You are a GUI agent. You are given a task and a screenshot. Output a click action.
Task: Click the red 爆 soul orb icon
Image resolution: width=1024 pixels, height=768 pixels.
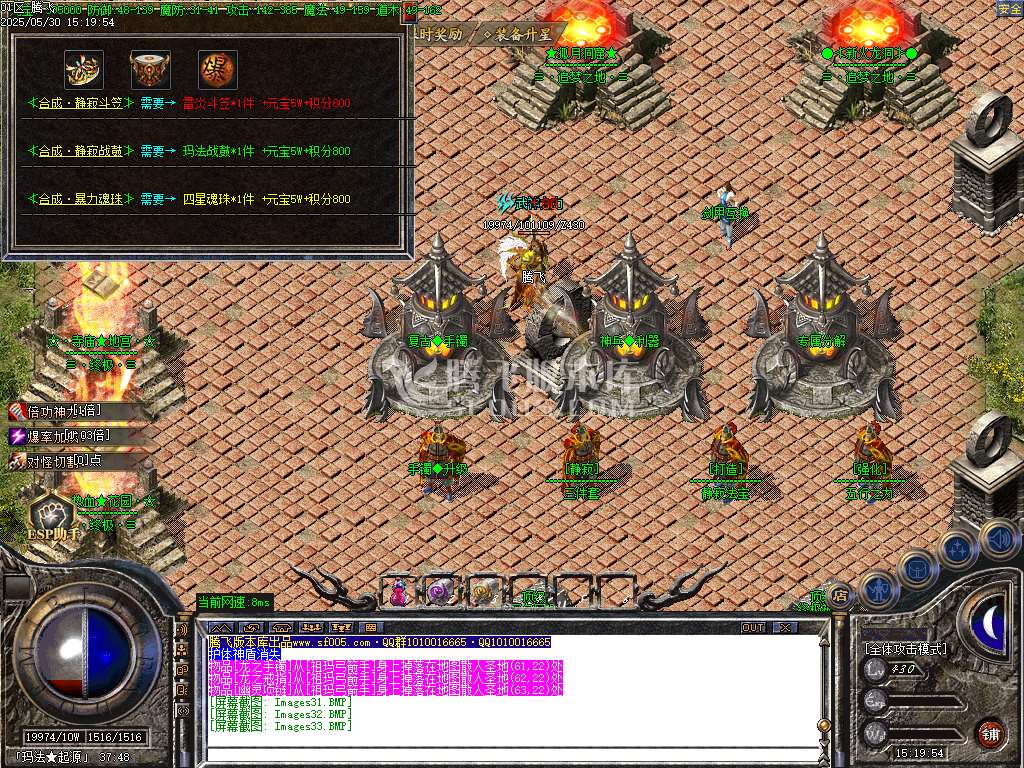click(x=217, y=70)
